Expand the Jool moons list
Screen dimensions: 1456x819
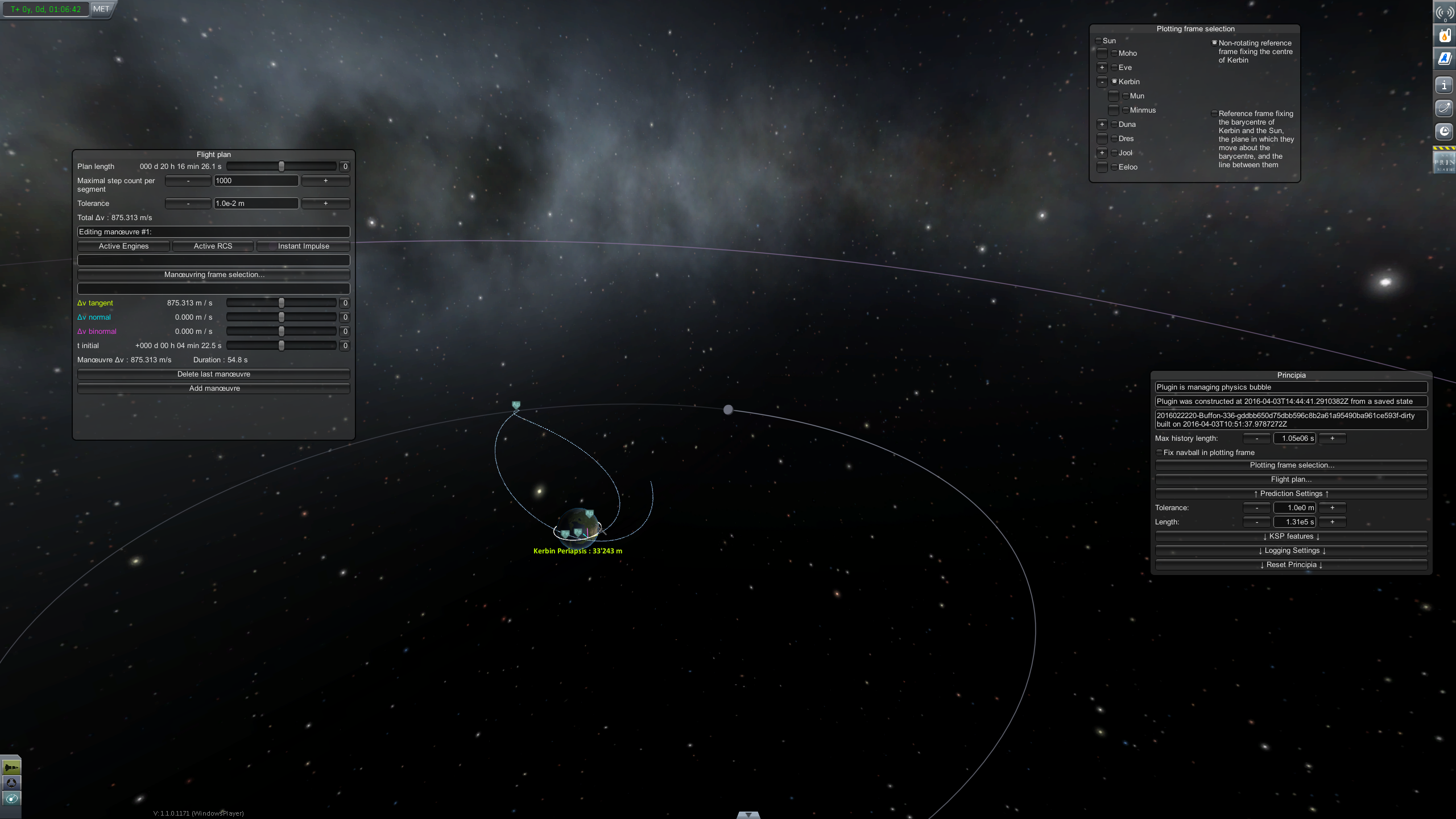coord(1102,153)
